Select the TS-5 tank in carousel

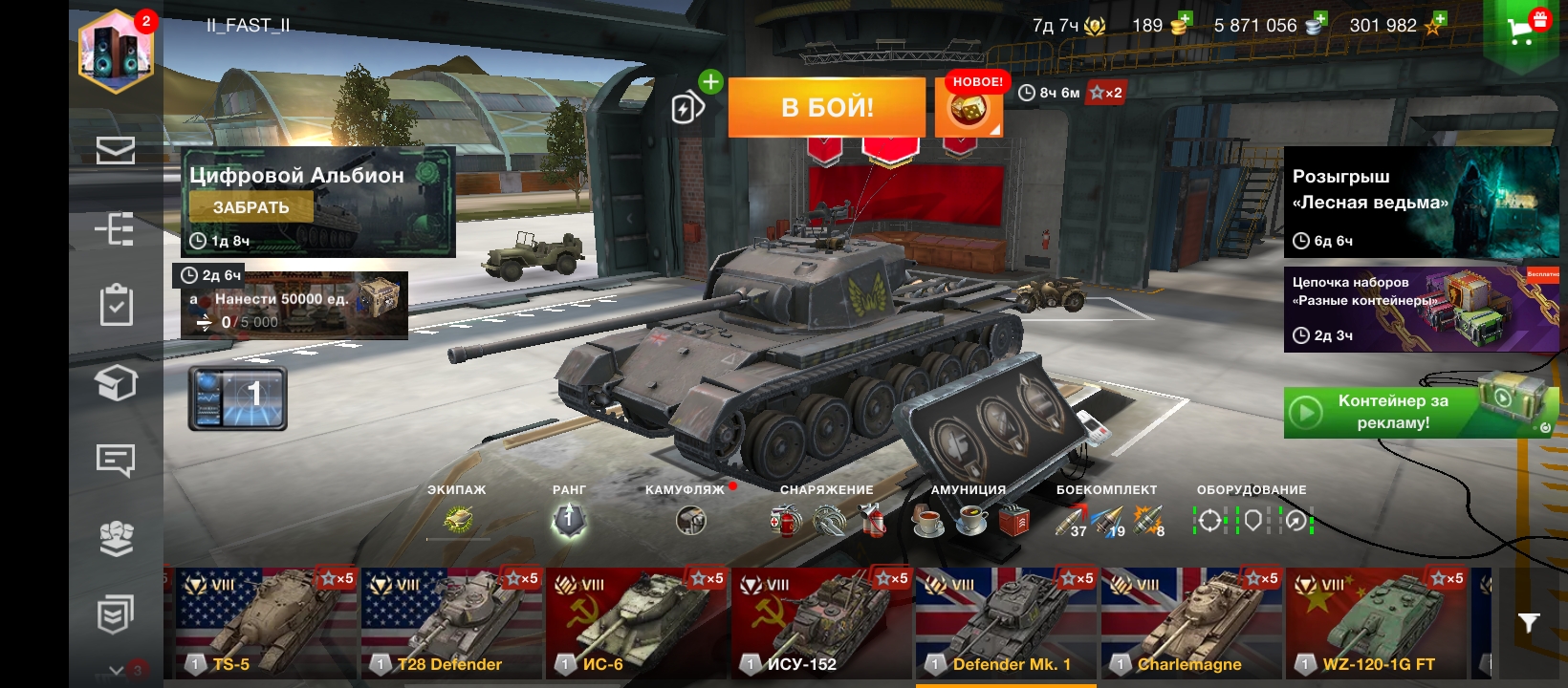coord(265,623)
